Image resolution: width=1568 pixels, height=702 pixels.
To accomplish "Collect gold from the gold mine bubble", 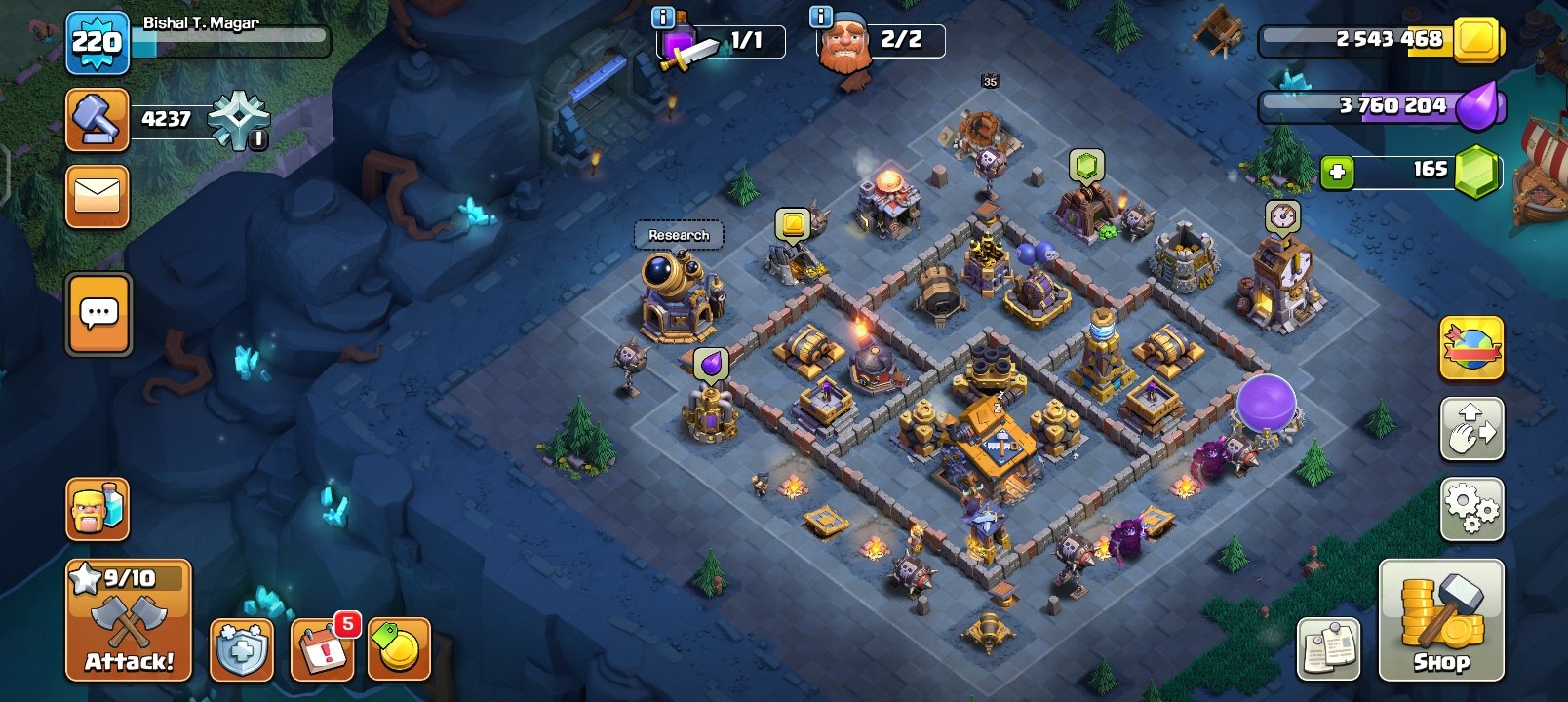I will (794, 221).
